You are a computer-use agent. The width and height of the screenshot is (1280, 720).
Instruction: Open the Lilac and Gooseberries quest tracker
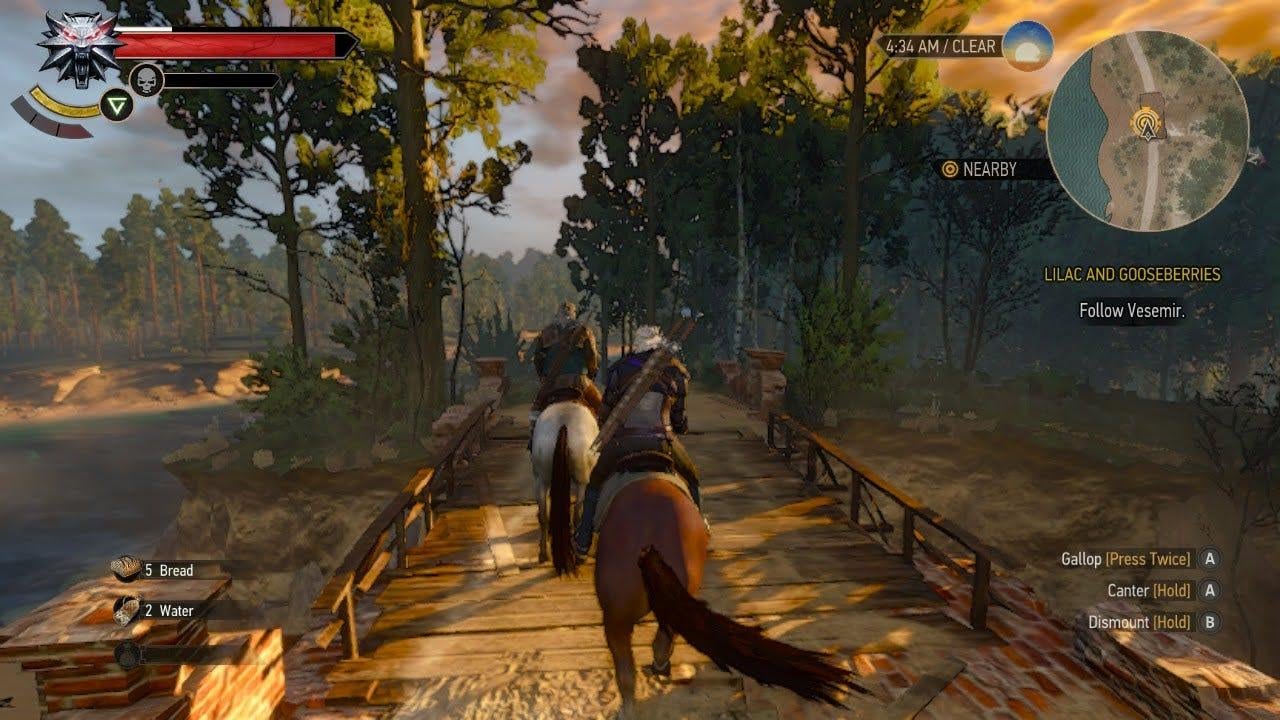[x=1132, y=275]
